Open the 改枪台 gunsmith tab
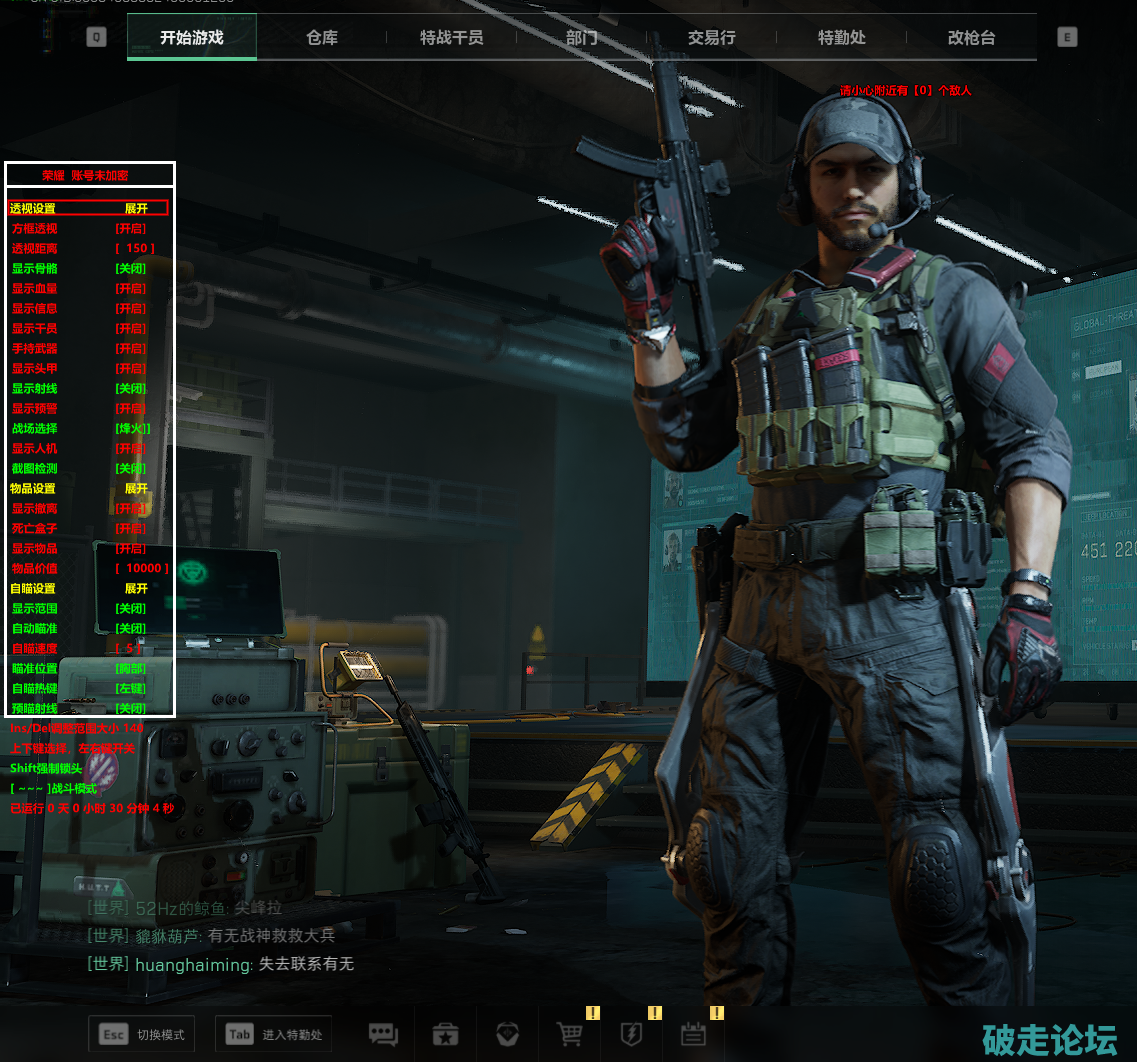 tap(971, 38)
